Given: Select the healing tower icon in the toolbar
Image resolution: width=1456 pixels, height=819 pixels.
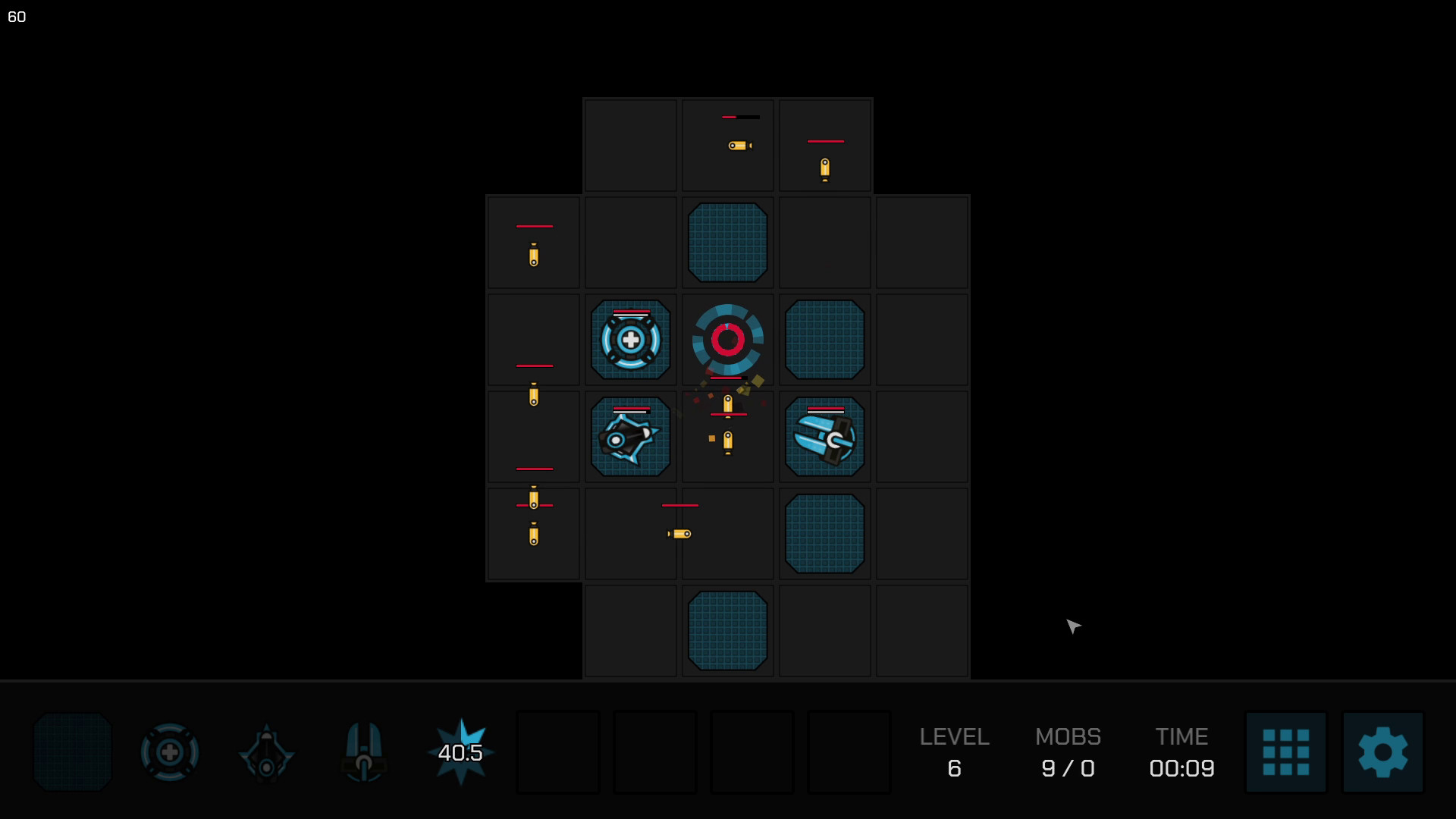Looking at the screenshot, I should [x=169, y=752].
